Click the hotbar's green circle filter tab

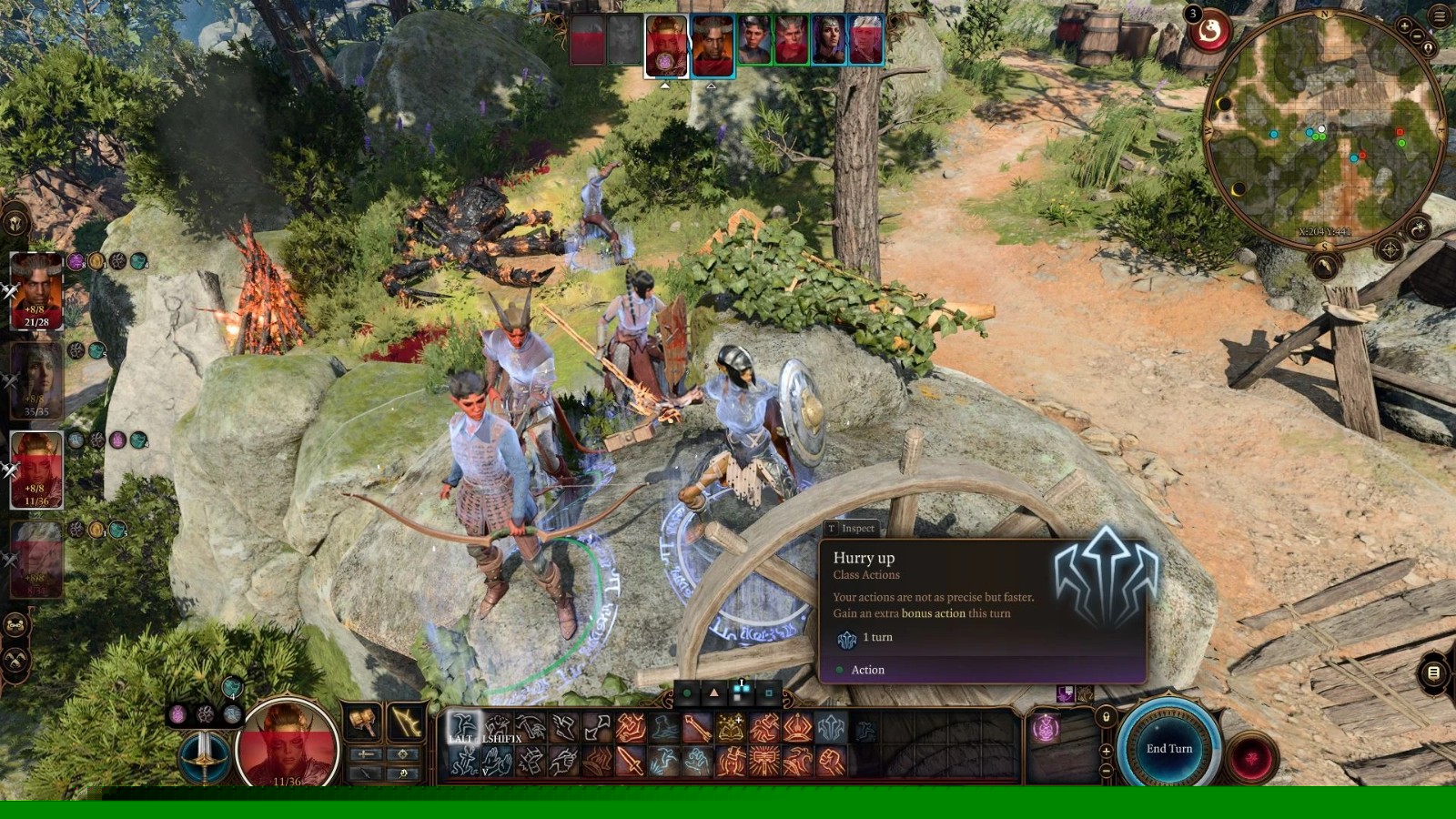[687, 693]
